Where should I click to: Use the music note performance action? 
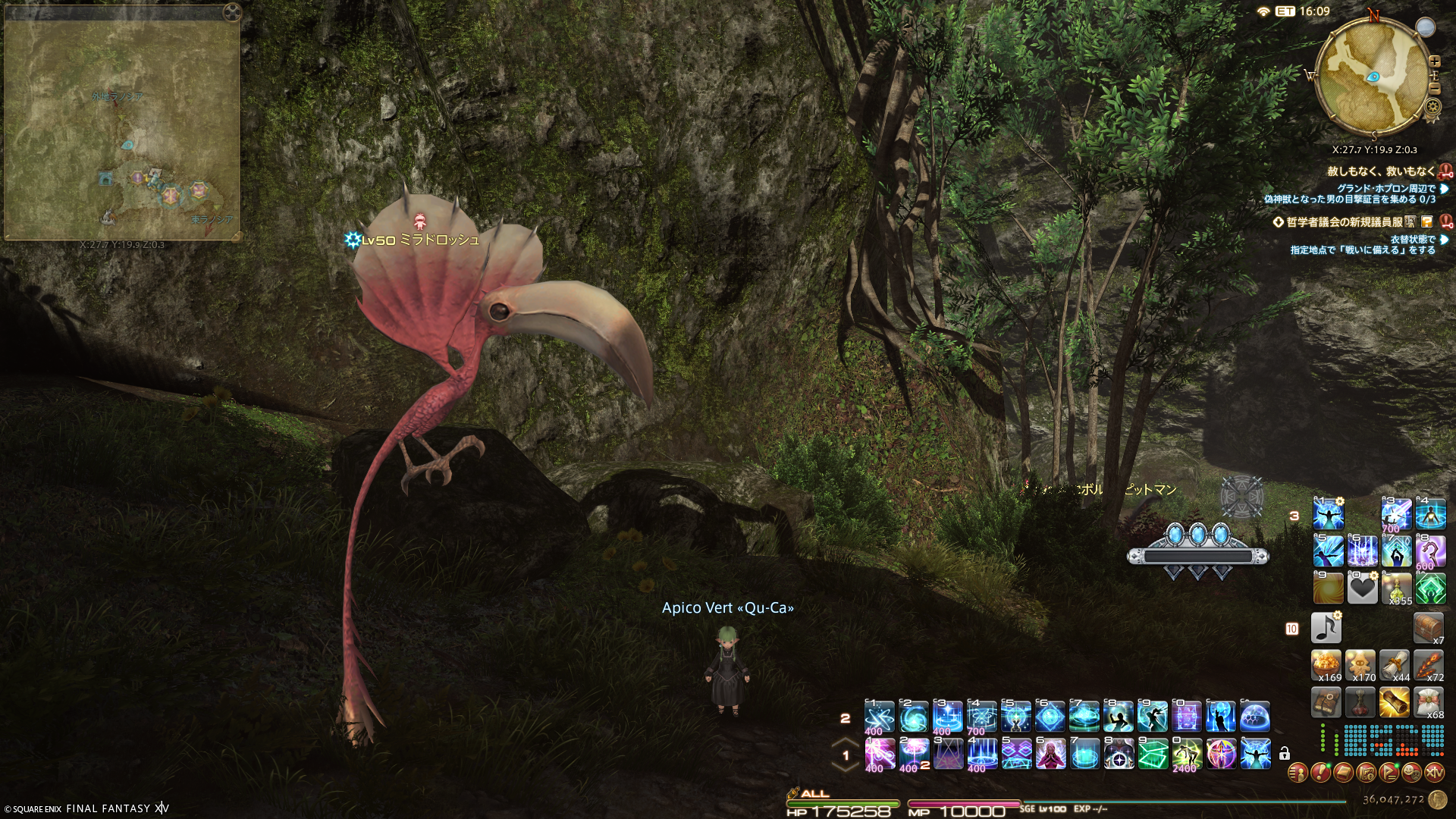pos(1326,628)
